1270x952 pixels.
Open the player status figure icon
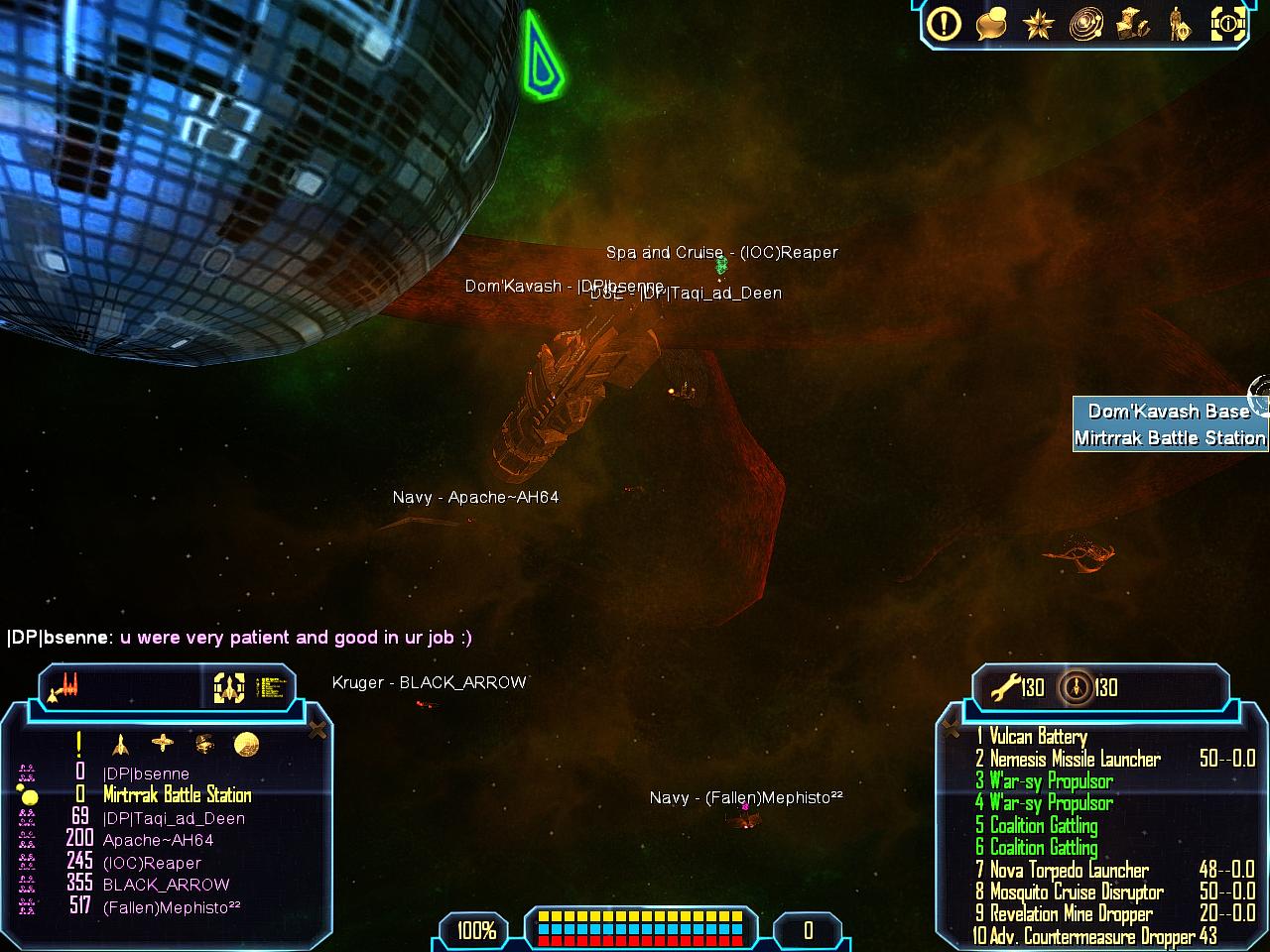tap(1179, 24)
